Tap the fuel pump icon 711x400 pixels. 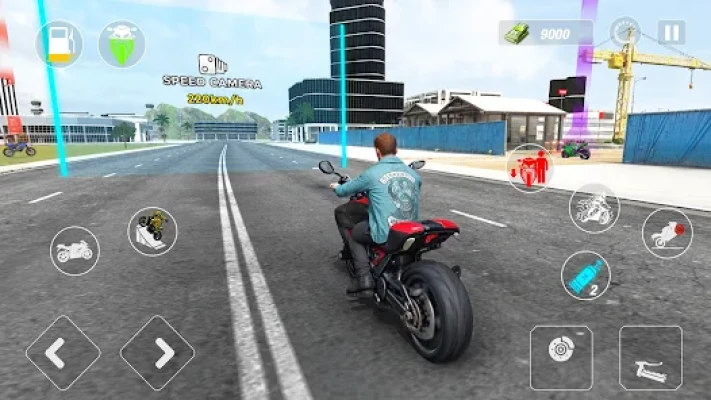tap(59, 44)
